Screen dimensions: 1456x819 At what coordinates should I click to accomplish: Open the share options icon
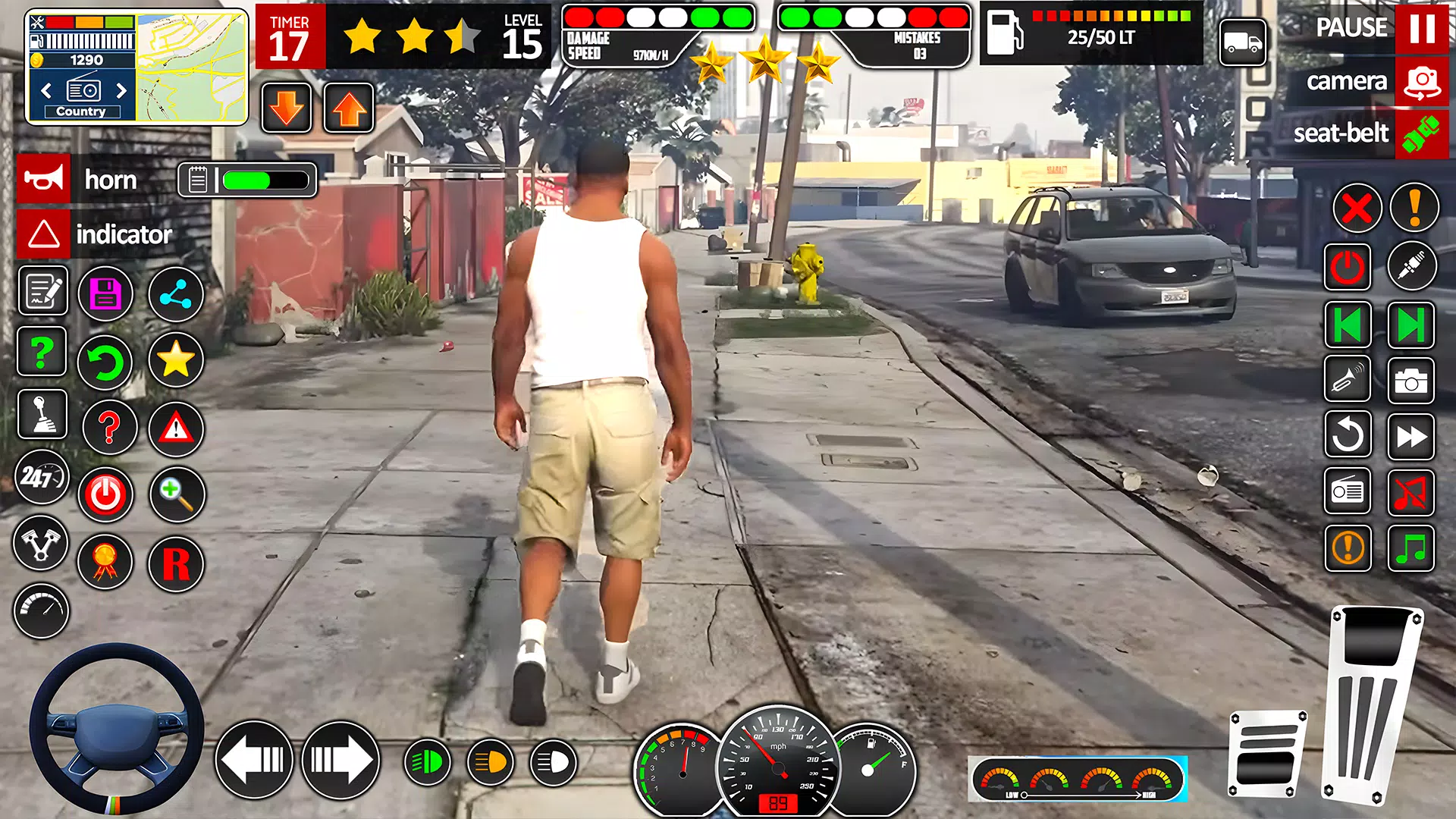[x=175, y=293]
